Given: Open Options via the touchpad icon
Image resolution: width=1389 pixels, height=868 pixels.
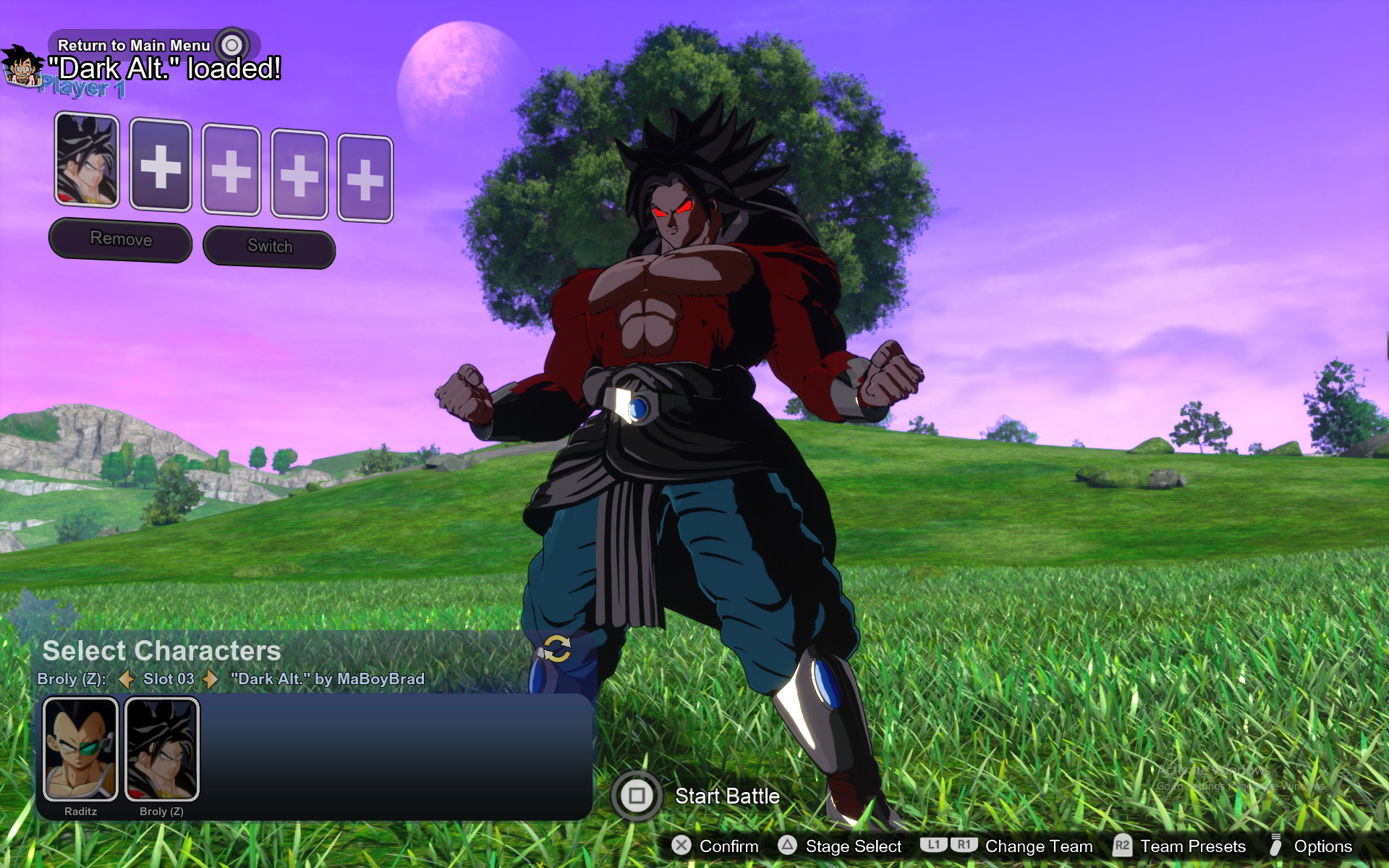Looking at the screenshot, I should point(1277,846).
